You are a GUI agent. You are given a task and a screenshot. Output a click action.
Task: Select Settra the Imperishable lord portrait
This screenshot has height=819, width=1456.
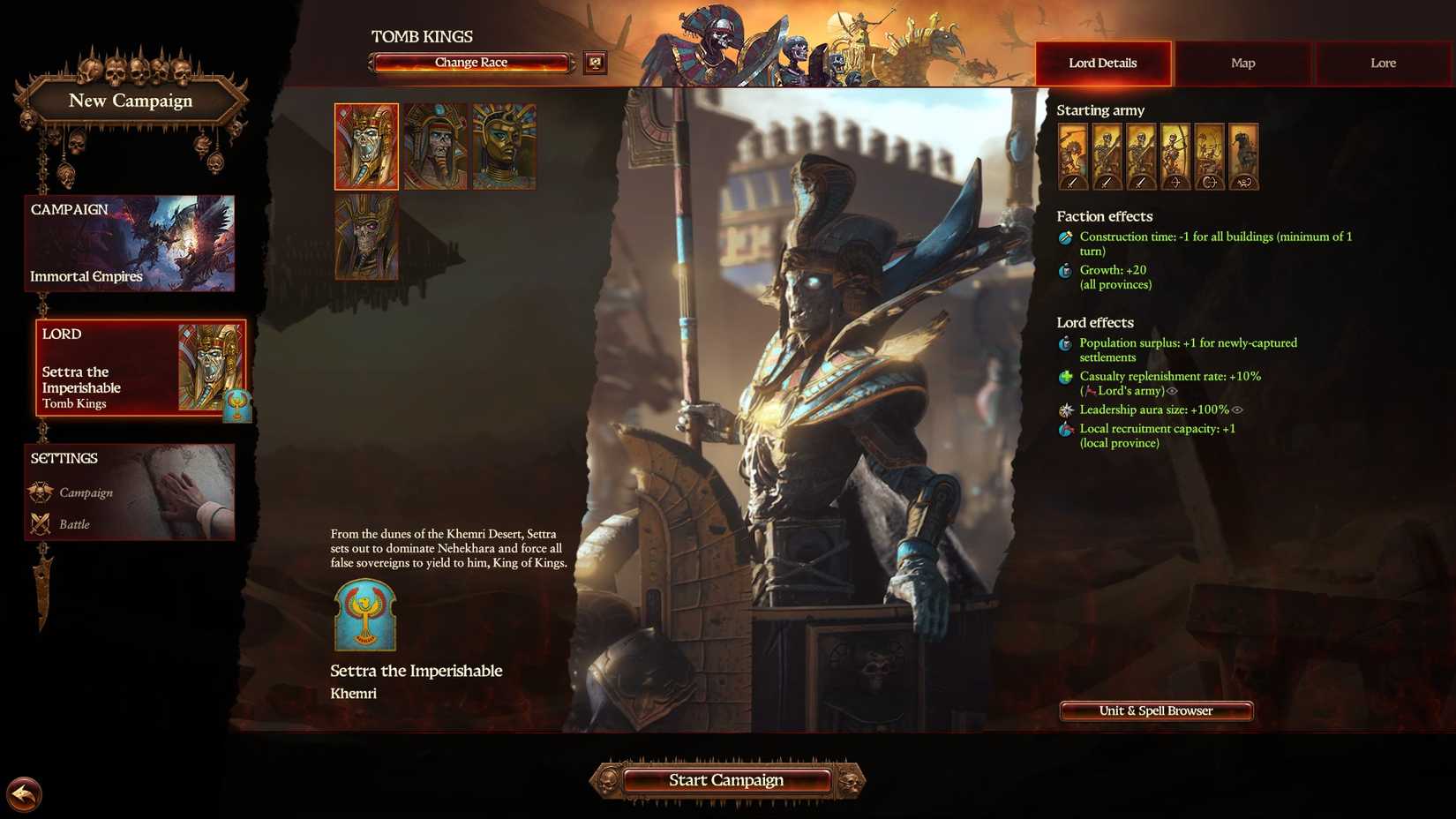click(x=365, y=147)
